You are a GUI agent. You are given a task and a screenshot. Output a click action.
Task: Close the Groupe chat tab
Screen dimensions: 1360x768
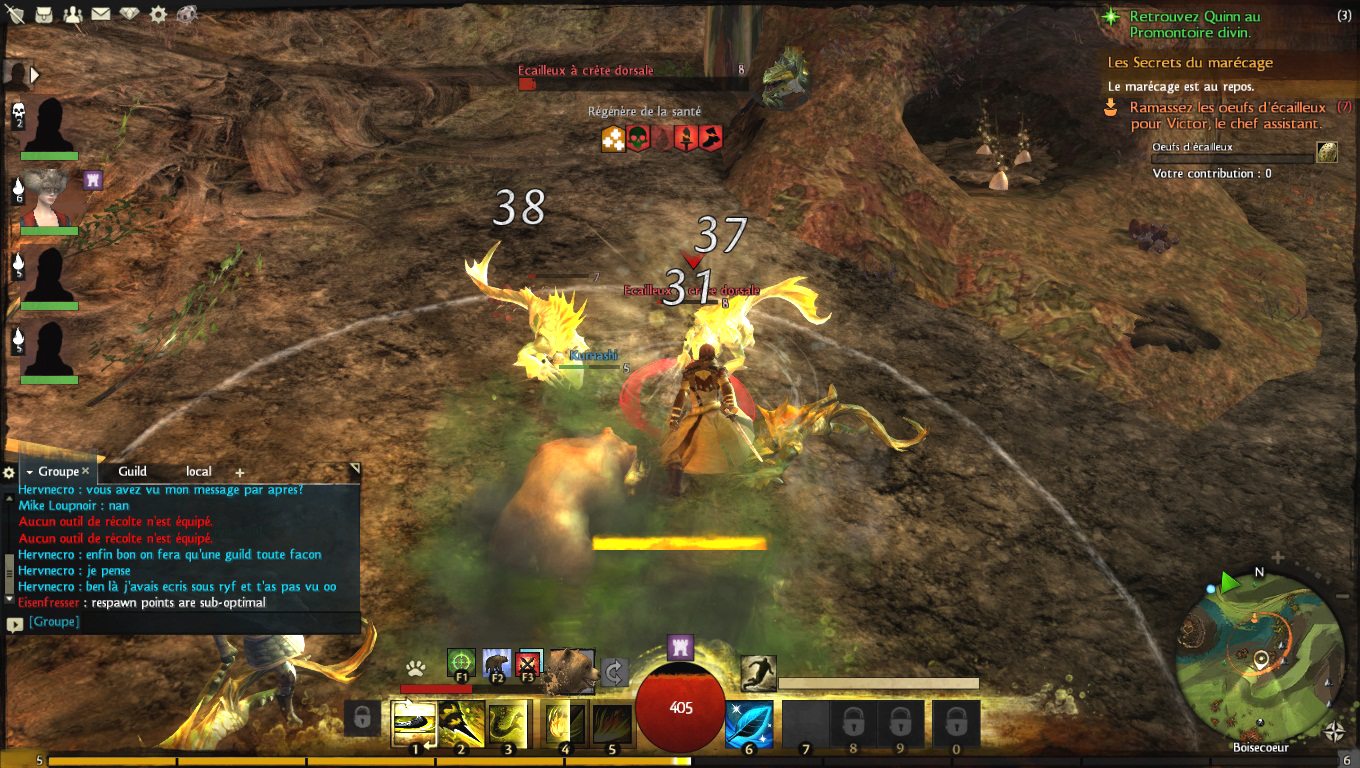tap(86, 471)
